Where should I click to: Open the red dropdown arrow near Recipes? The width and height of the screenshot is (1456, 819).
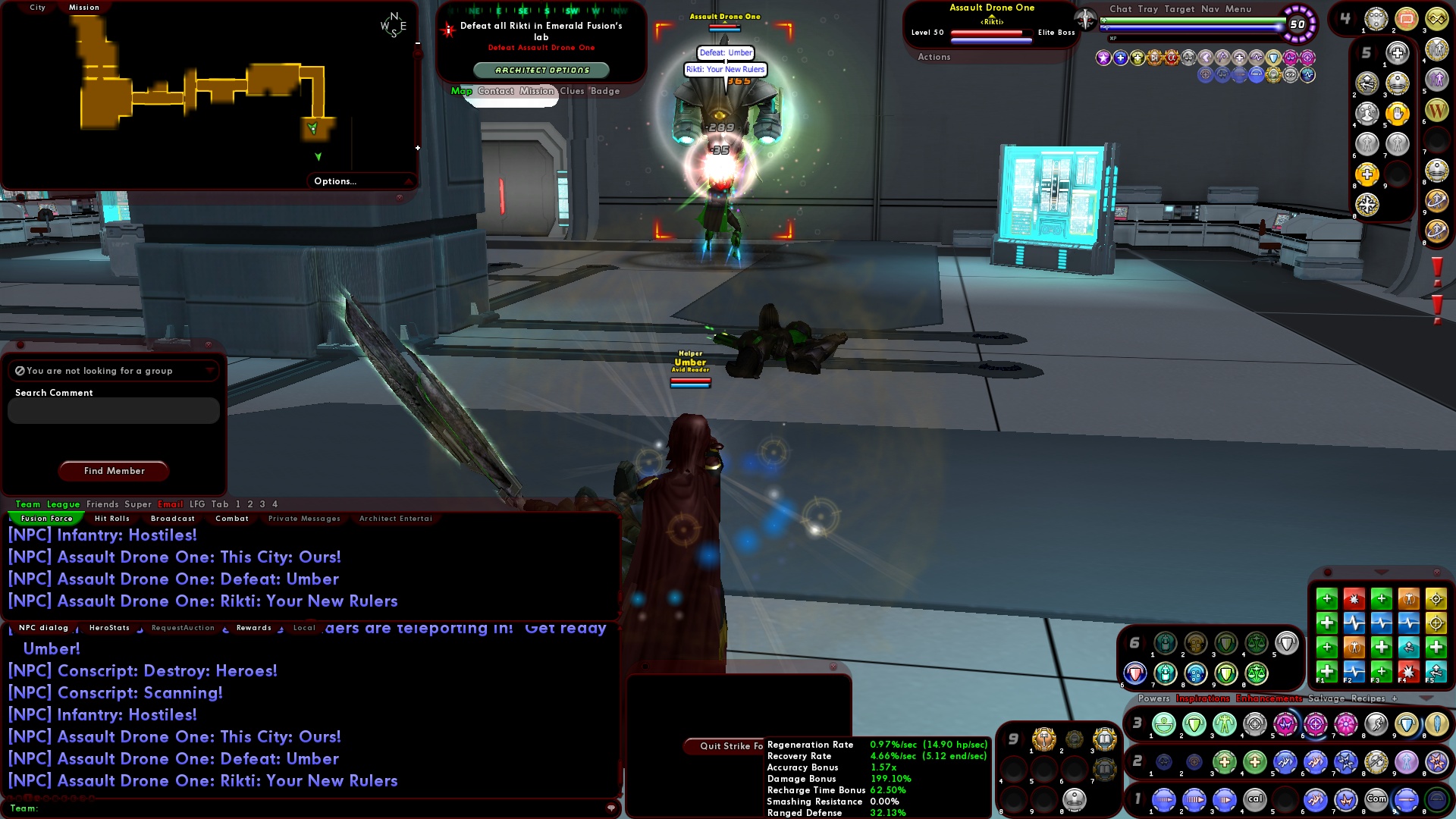pos(1426,698)
